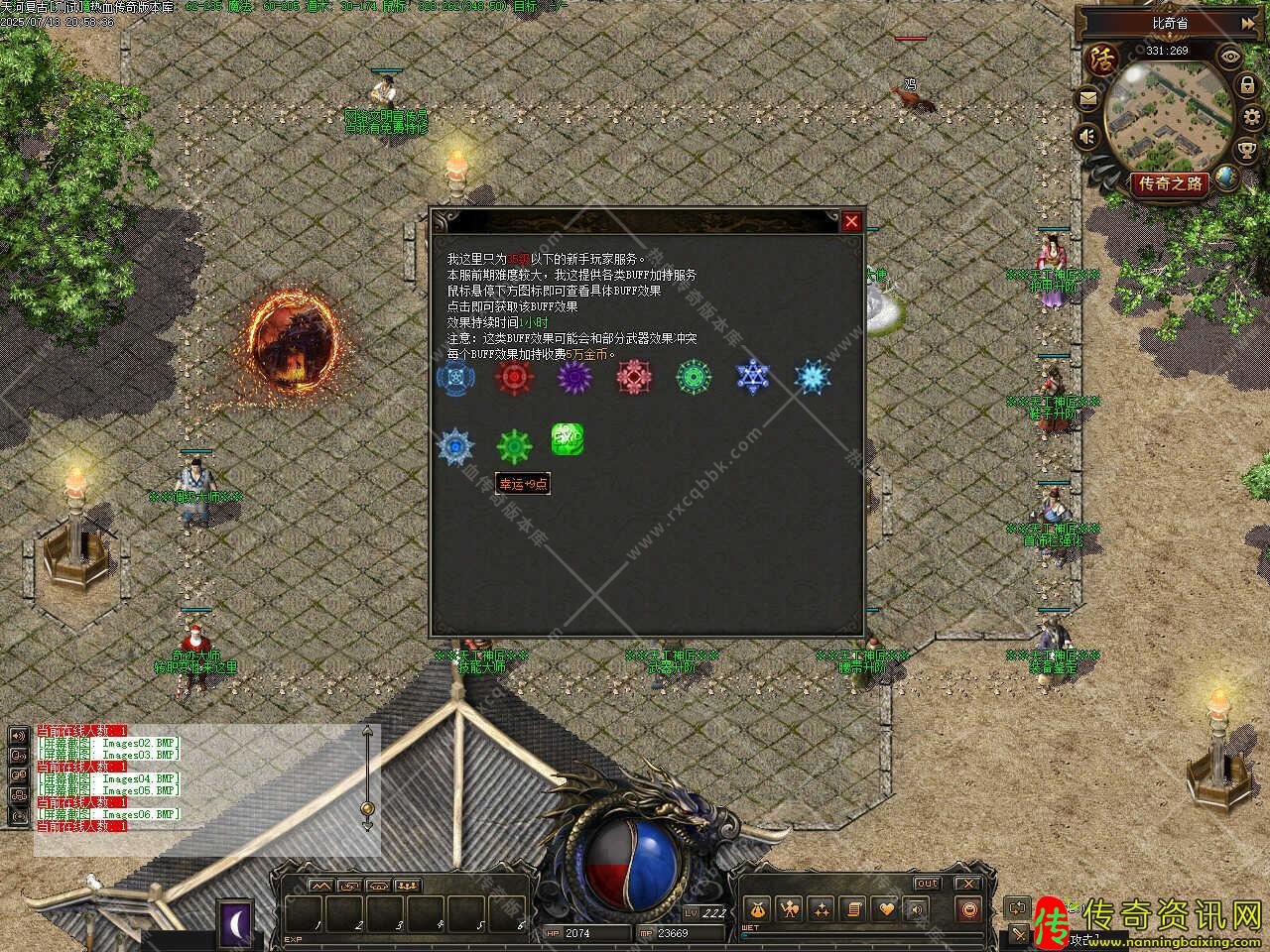1270x952 pixels.
Task: Open the 传奇之路 button
Action: pos(1171,182)
